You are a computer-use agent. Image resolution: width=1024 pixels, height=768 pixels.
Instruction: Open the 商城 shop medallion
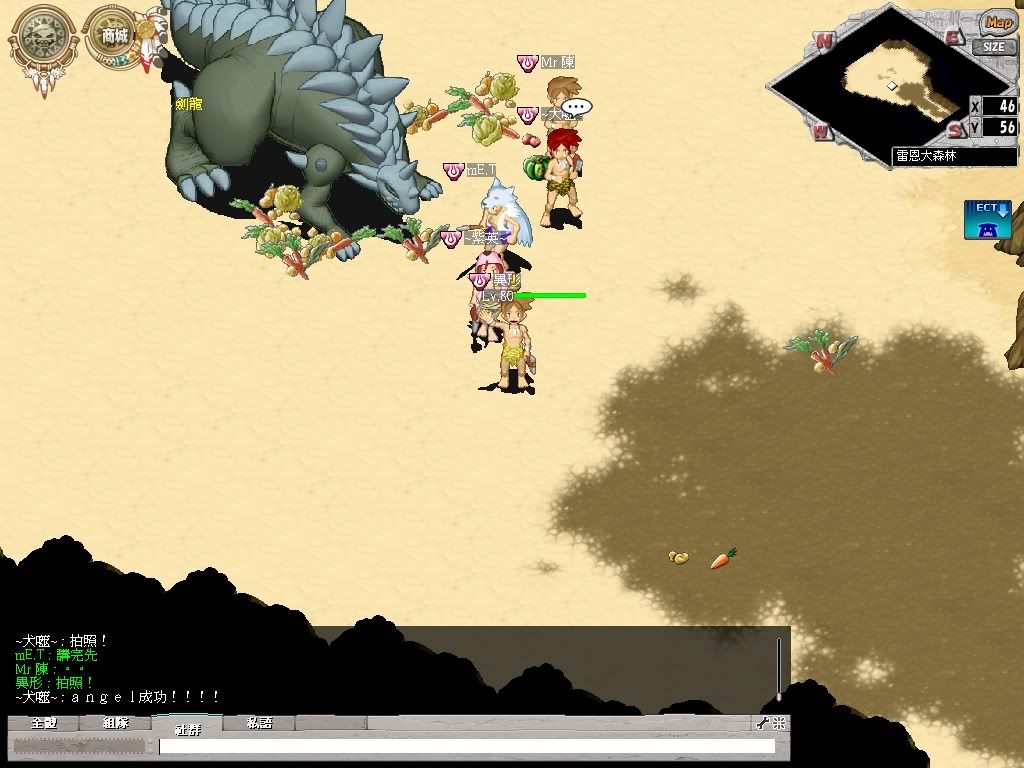click(114, 37)
